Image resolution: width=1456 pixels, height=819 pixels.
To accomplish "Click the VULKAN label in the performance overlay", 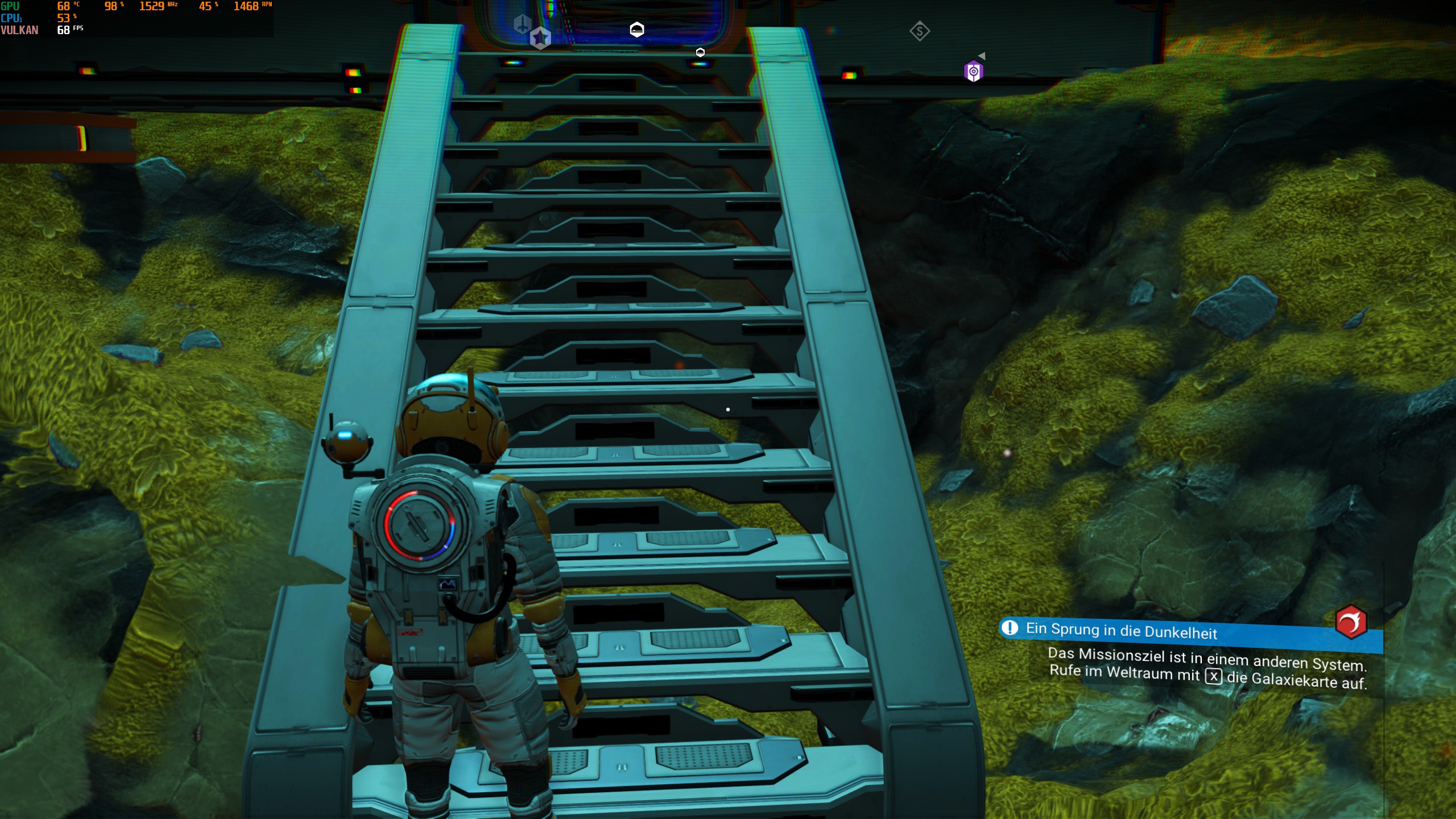I will click(20, 30).
